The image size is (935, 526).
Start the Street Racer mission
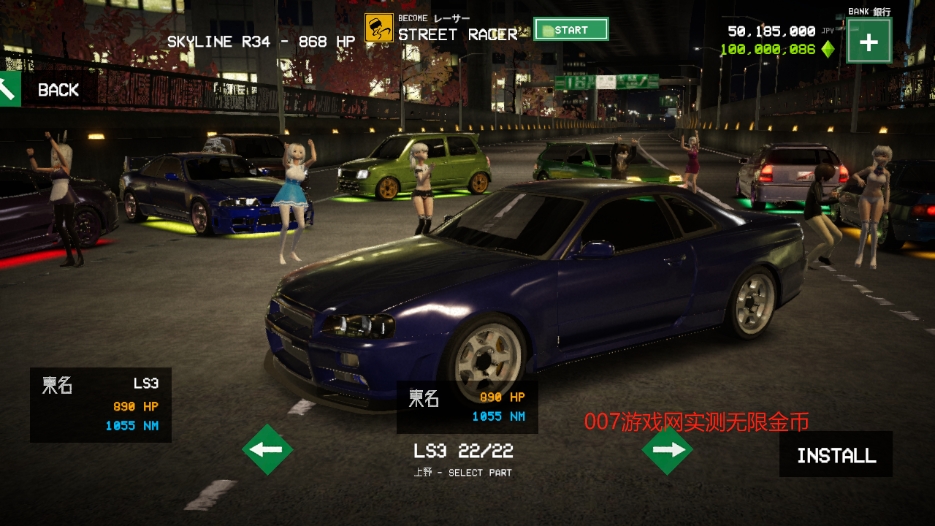[571, 30]
